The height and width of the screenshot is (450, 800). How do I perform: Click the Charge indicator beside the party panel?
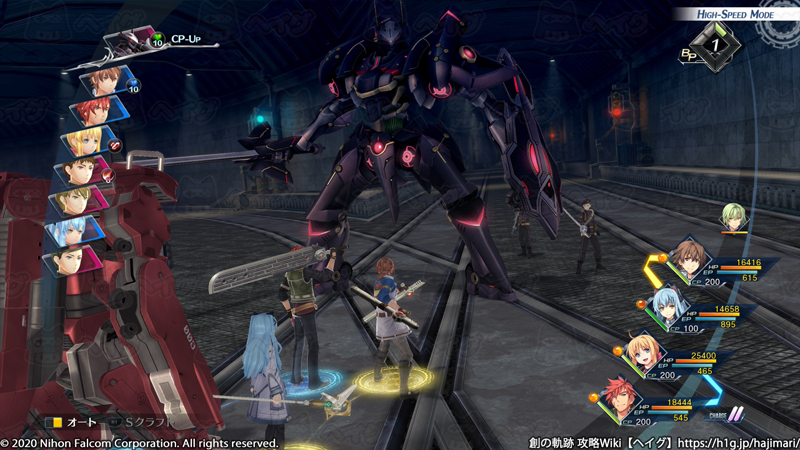[x=724, y=414]
